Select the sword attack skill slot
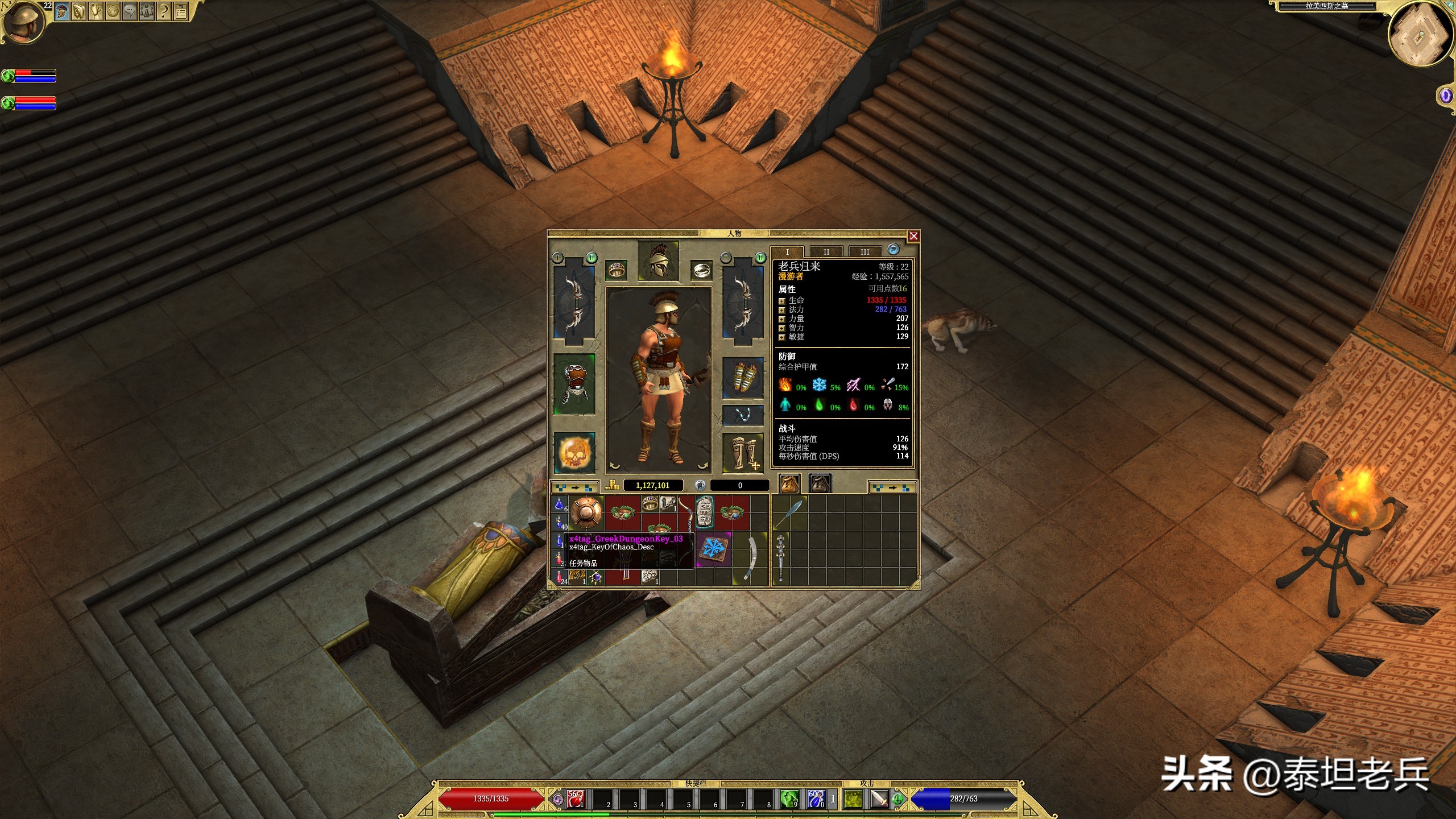The height and width of the screenshot is (819, 1456). pos(880,799)
